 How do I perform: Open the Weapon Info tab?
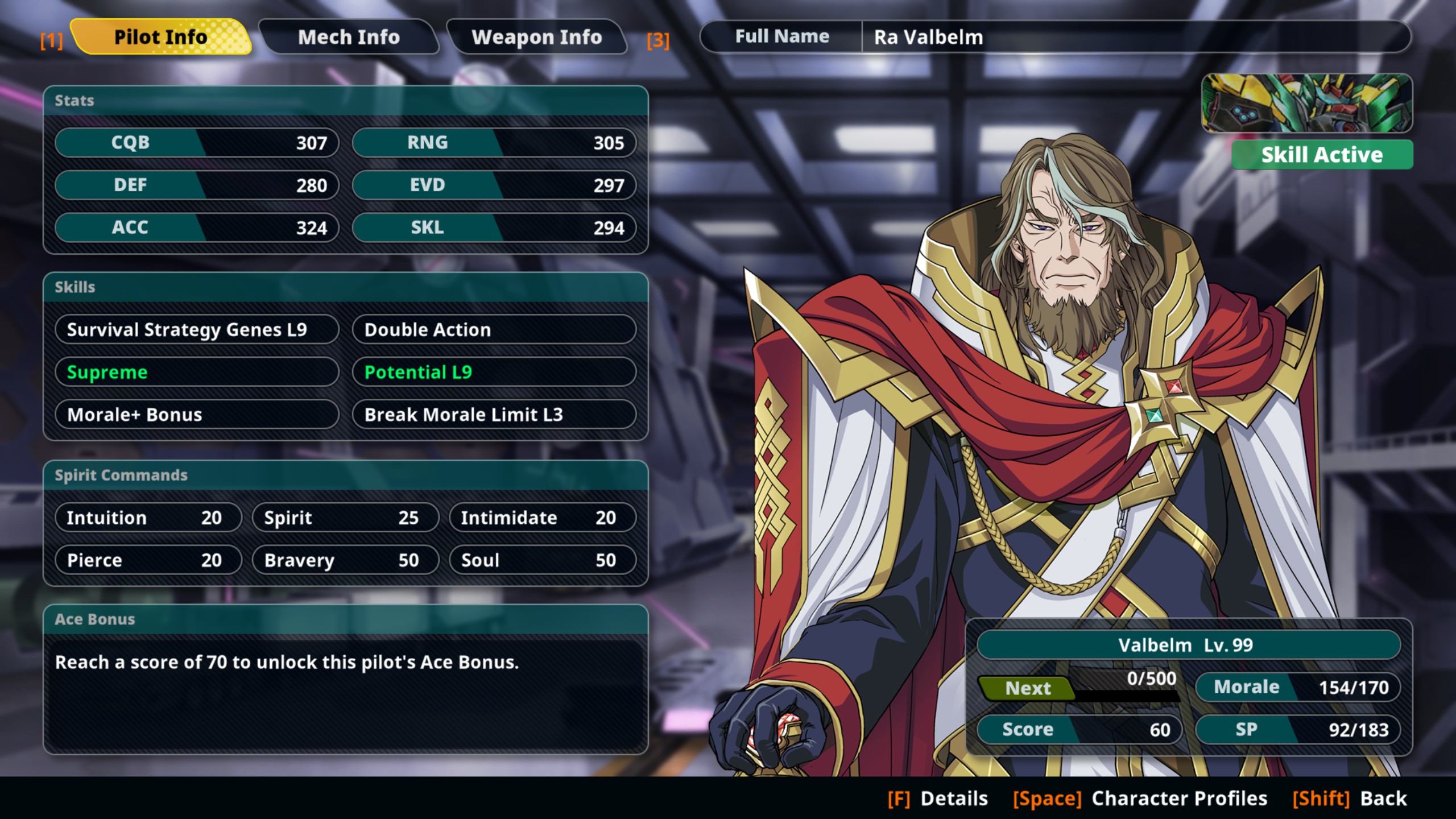[536, 38]
